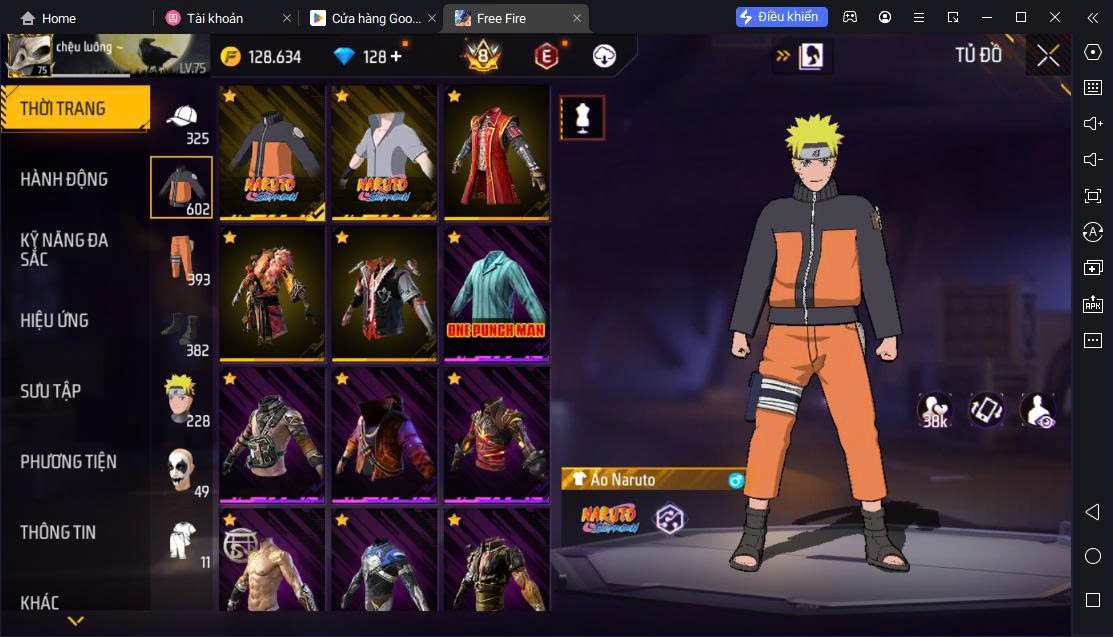Switch to the HÀNH ĐỘNG tab

coord(64,179)
